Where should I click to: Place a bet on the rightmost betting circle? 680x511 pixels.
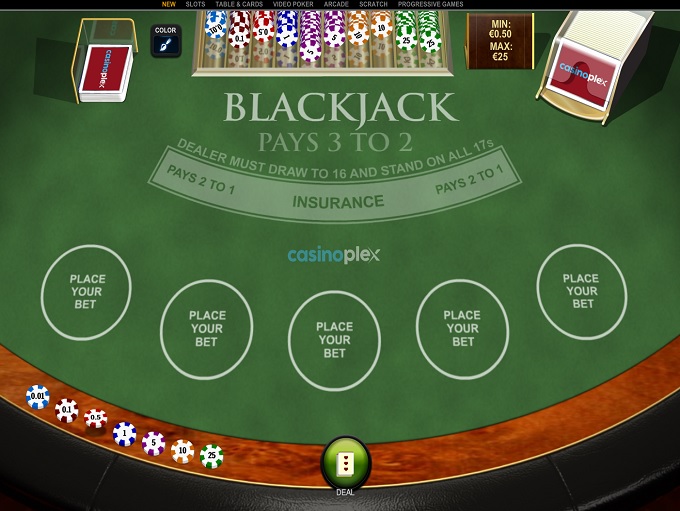[581, 291]
